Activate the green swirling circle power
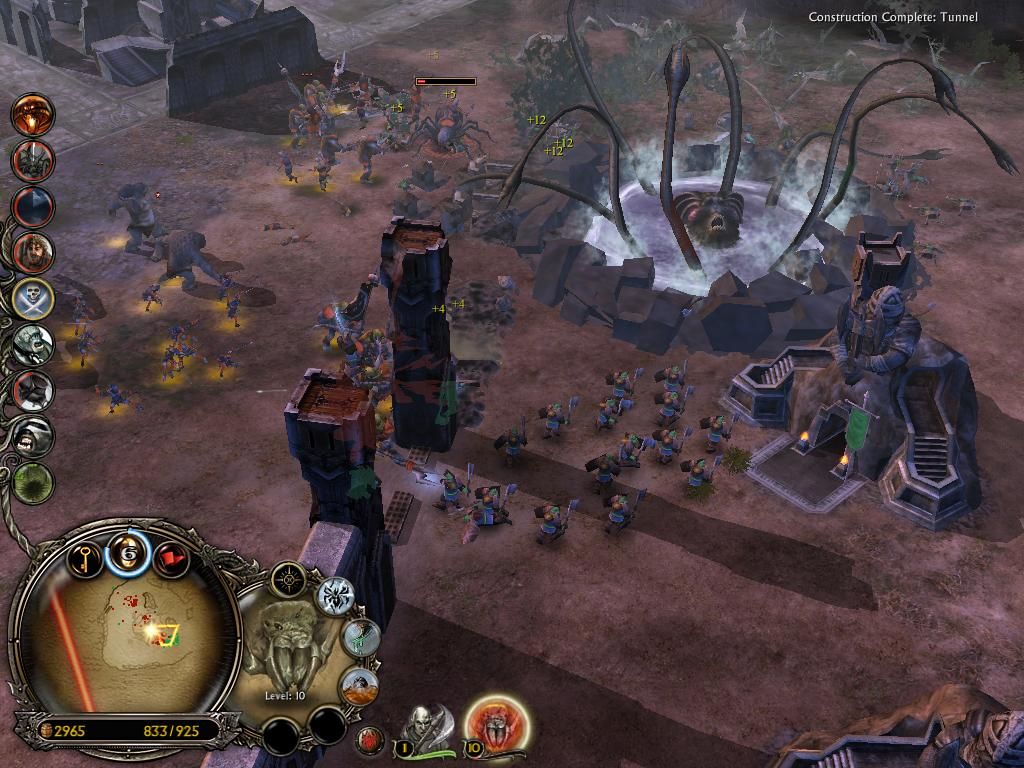1024x768 pixels. (33, 482)
